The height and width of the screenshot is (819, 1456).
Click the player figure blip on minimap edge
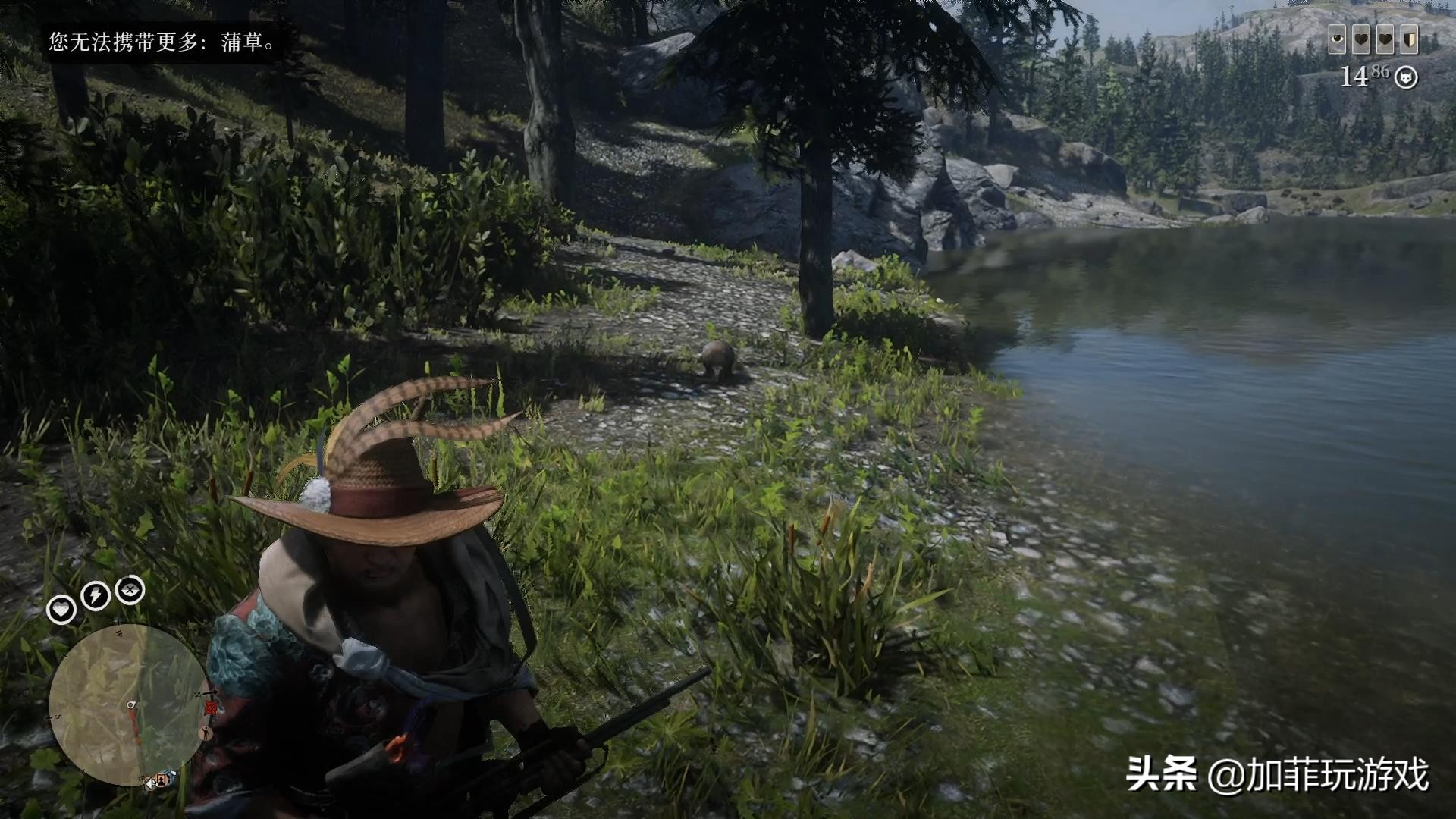point(205,733)
